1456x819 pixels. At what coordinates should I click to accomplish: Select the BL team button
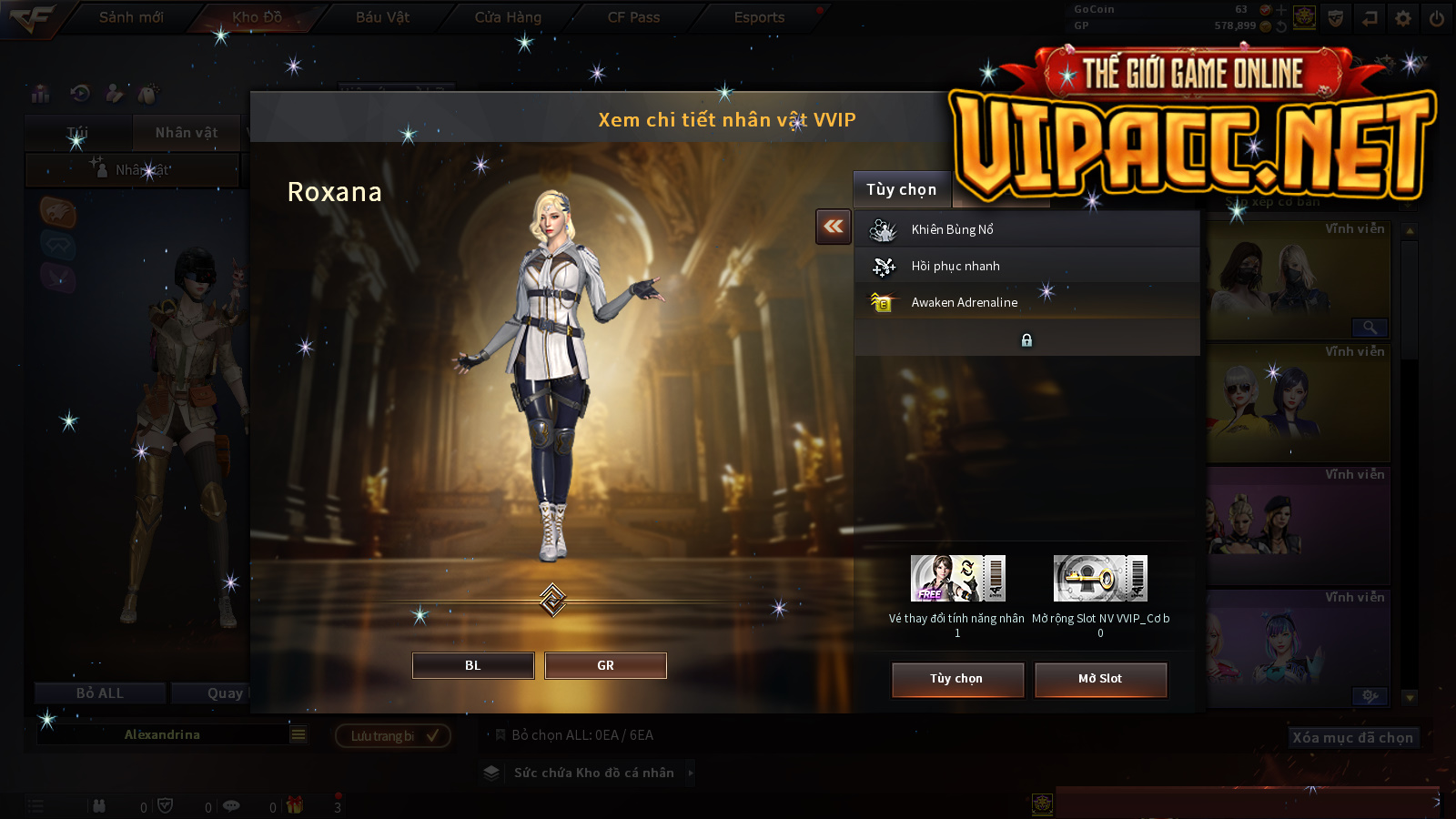472,665
